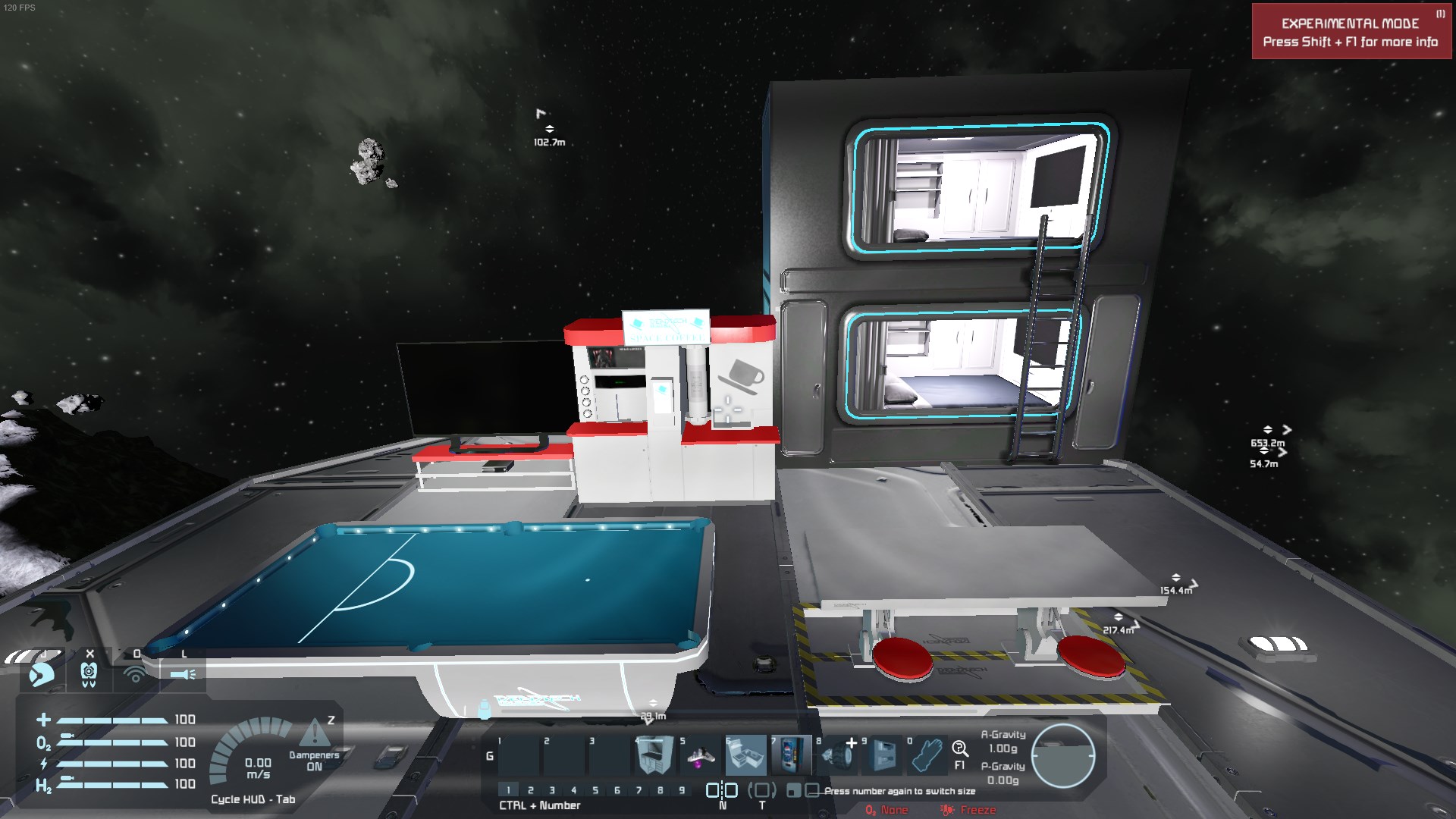The width and height of the screenshot is (1456, 819).
Task: Click the artificial horizon gravity indicator
Action: click(1063, 756)
